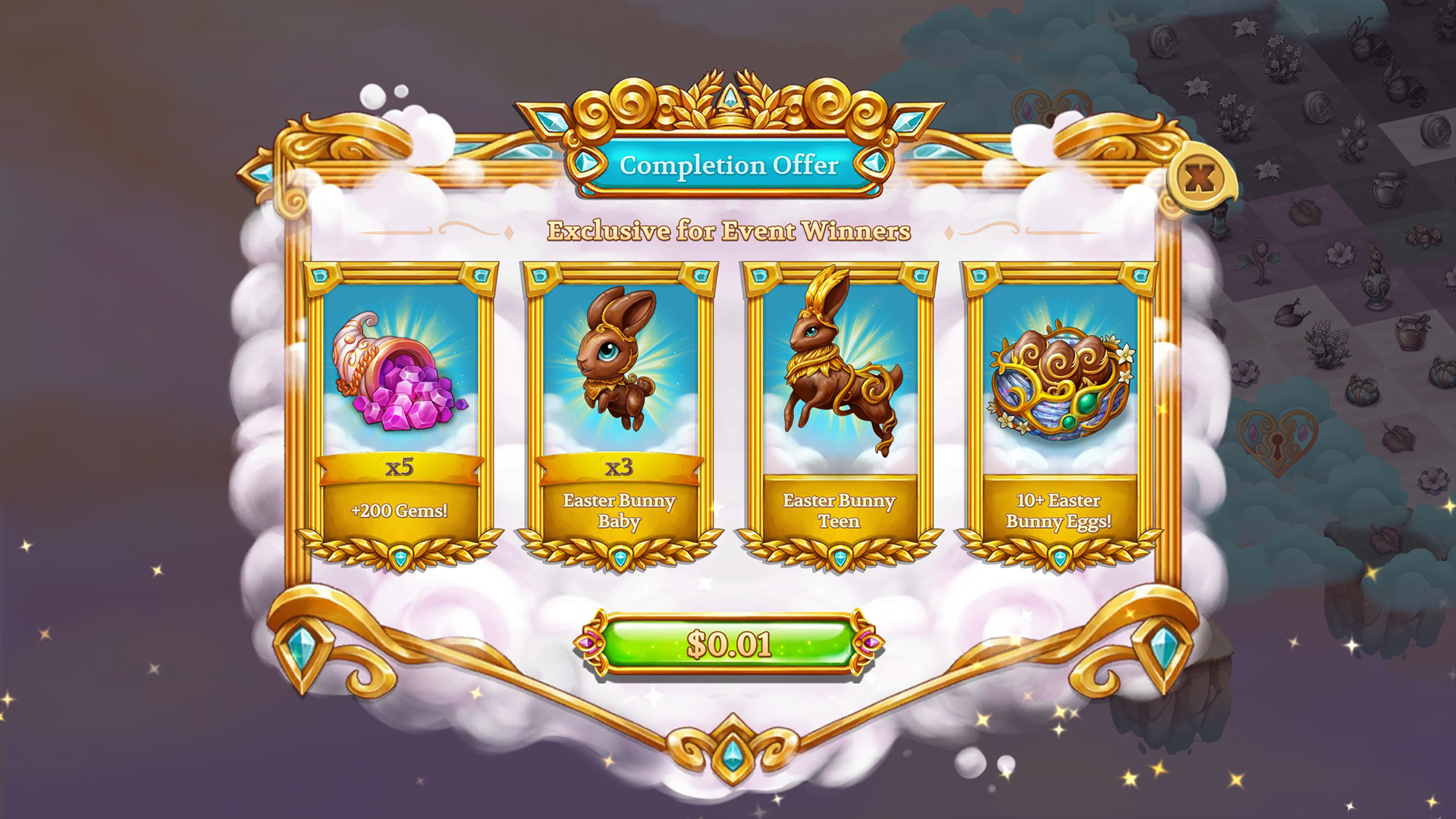The height and width of the screenshot is (819, 1456).
Task: Click the jam jar tile in the background
Action: point(1388,190)
